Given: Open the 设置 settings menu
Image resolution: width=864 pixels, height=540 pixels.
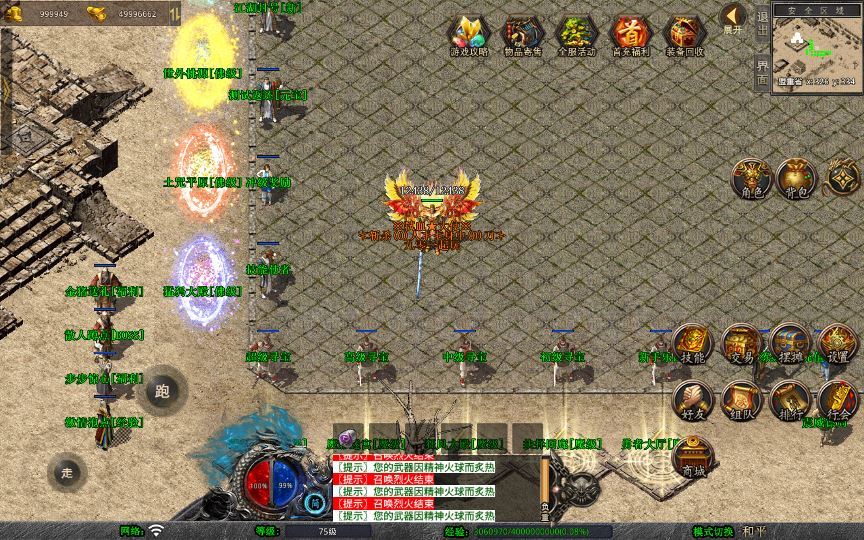Looking at the screenshot, I should point(838,345).
